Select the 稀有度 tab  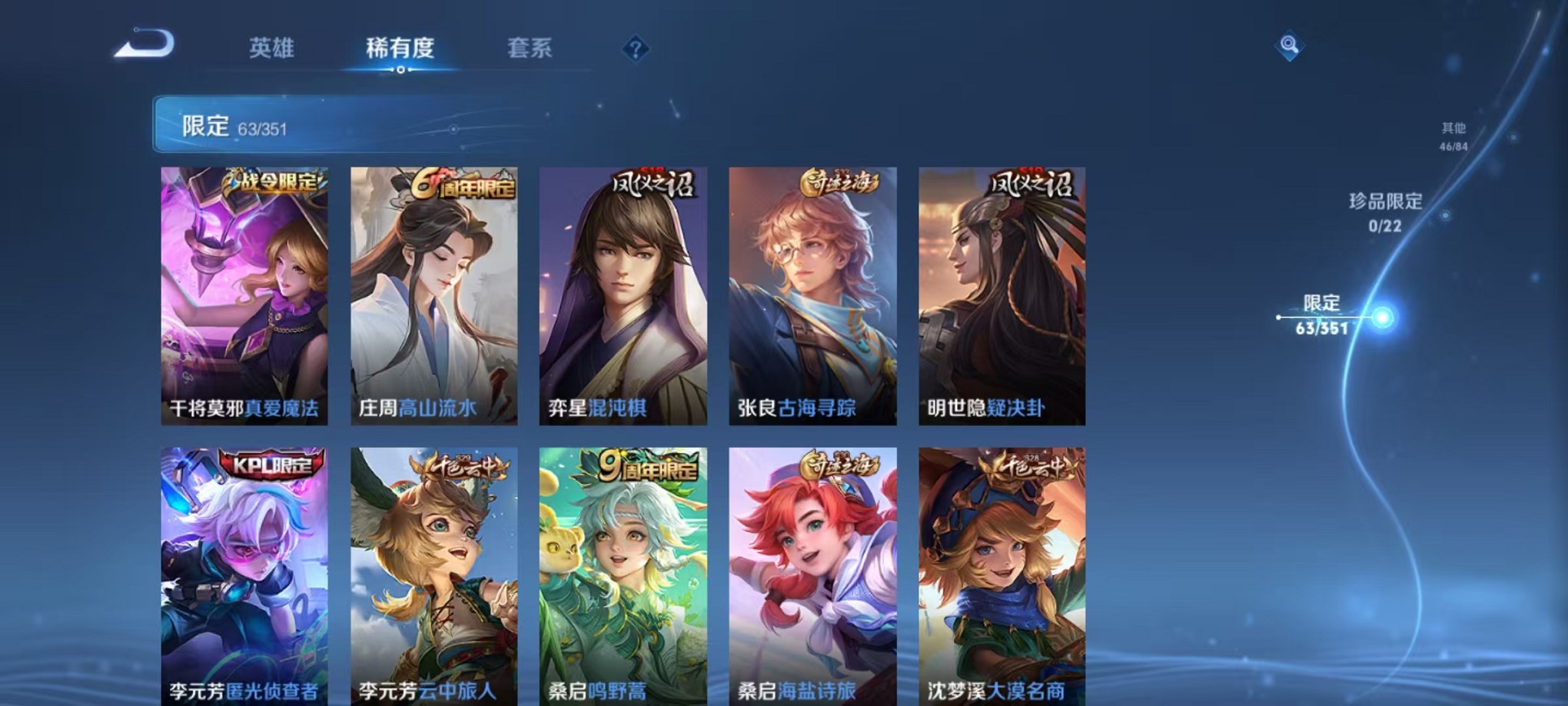coord(399,48)
